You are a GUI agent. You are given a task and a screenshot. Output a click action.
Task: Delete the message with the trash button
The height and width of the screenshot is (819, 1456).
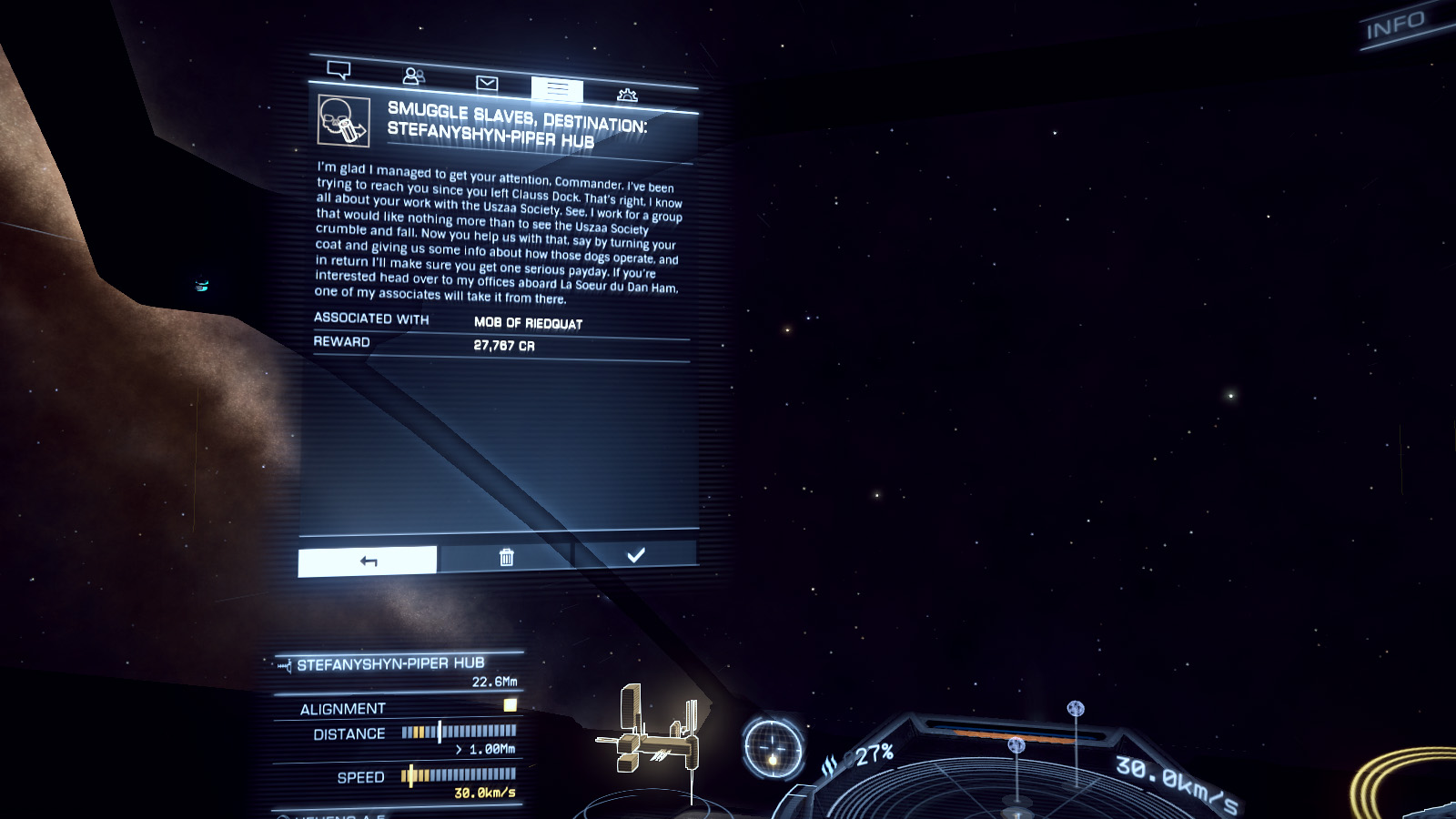coord(507,557)
